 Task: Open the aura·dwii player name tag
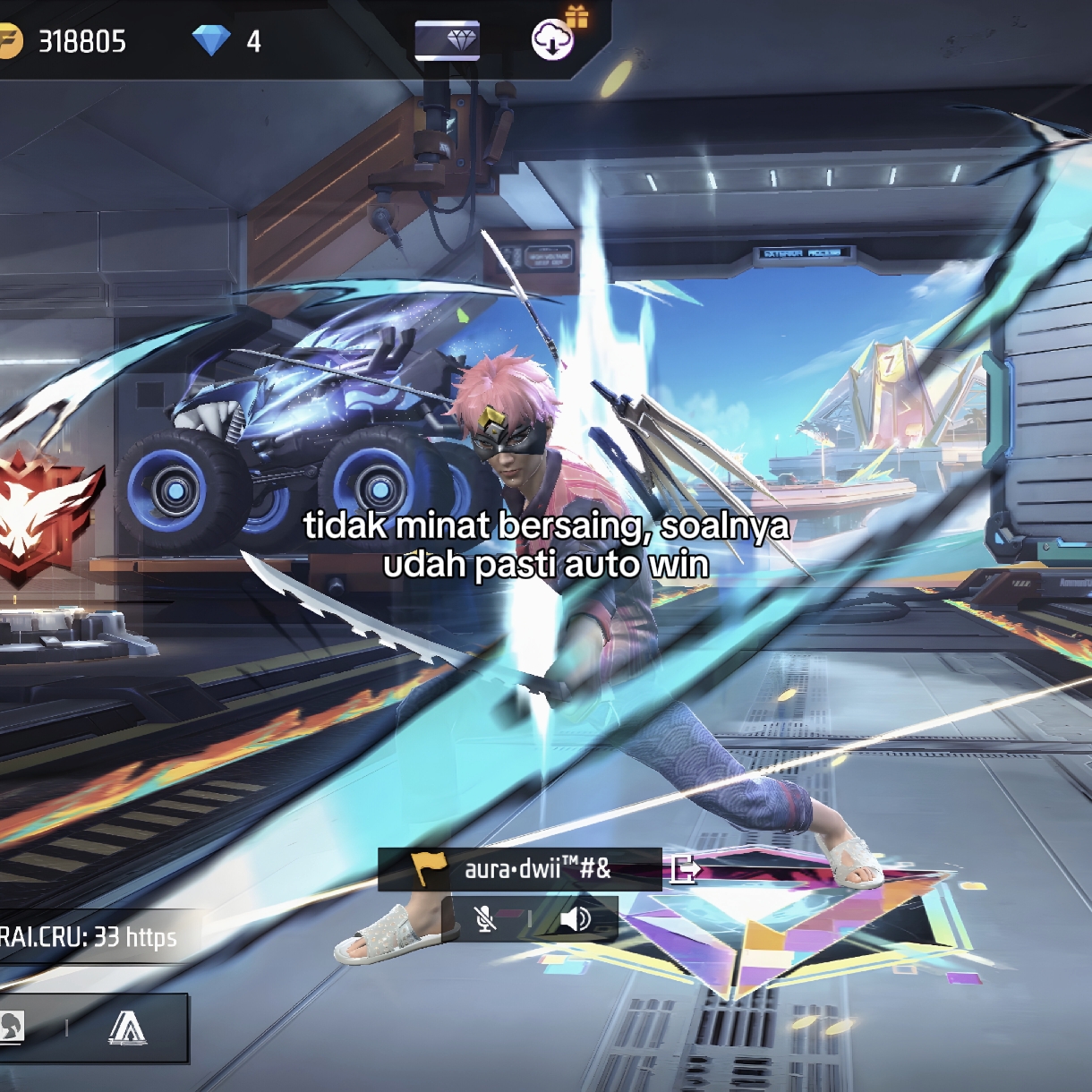(520, 869)
